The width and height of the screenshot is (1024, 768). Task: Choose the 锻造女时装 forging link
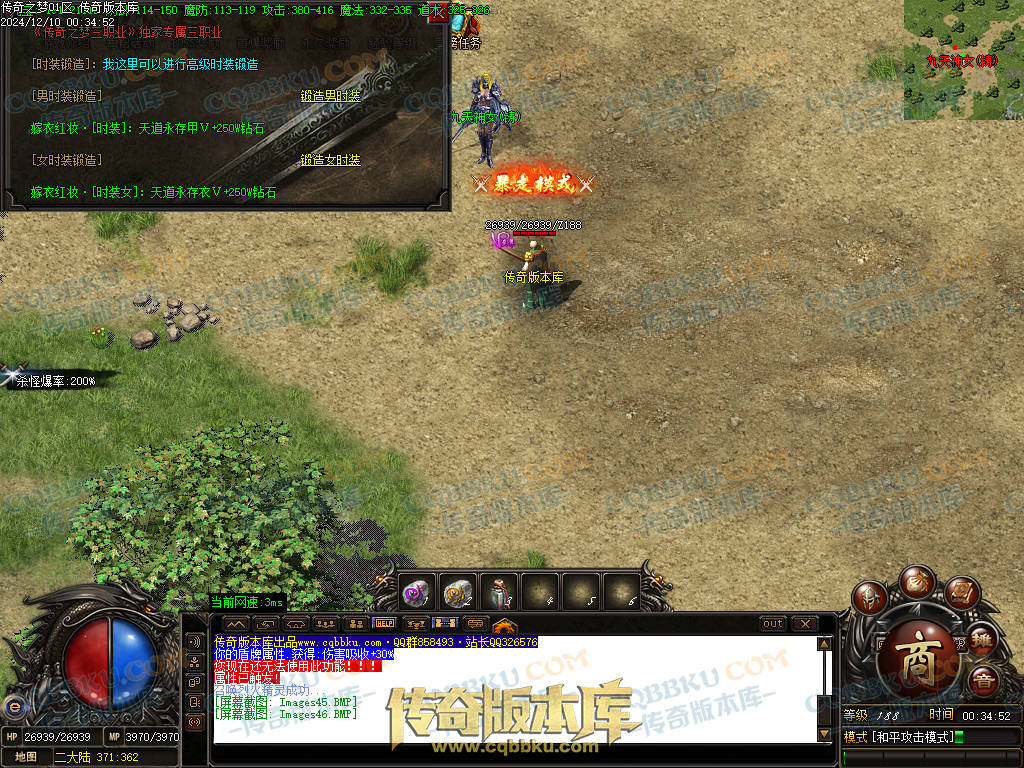330,160
